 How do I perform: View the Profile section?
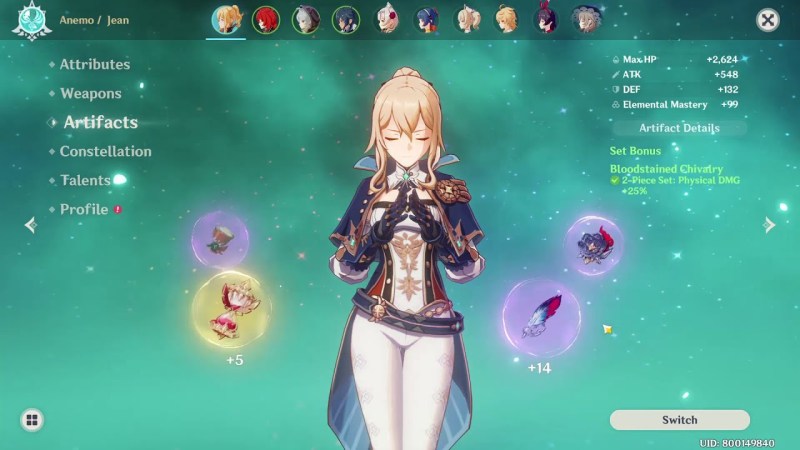coord(83,210)
